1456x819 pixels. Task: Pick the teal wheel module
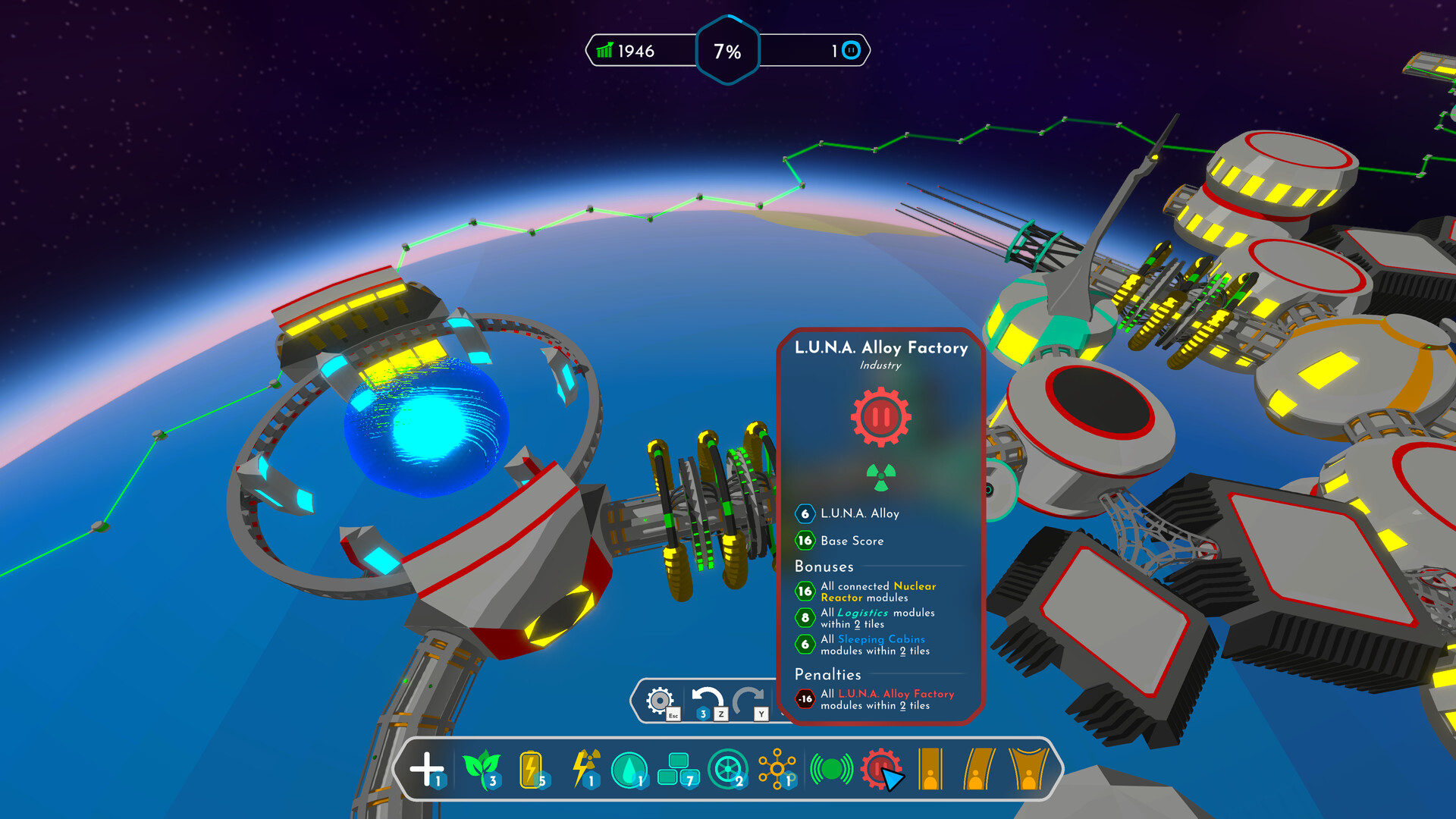[x=727, y=769]
